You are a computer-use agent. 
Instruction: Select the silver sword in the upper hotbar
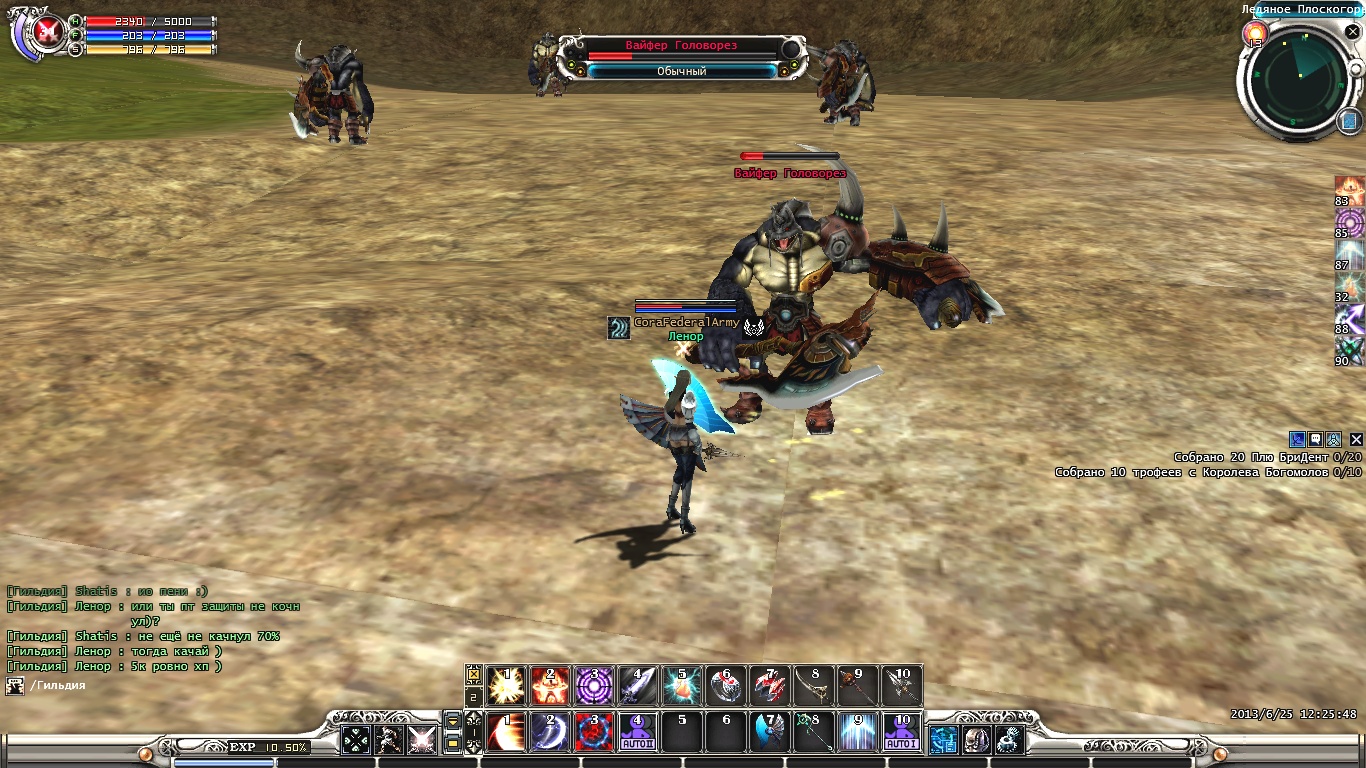[638, 686]
